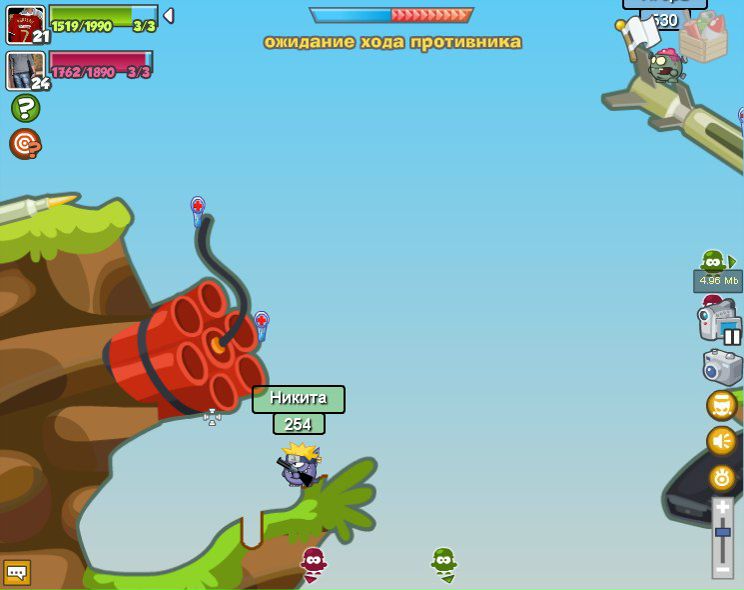Screen dimensions: 744x590
Task: Zoom out with the minus button
Action: pyautogui.click(x=722, y=570)
